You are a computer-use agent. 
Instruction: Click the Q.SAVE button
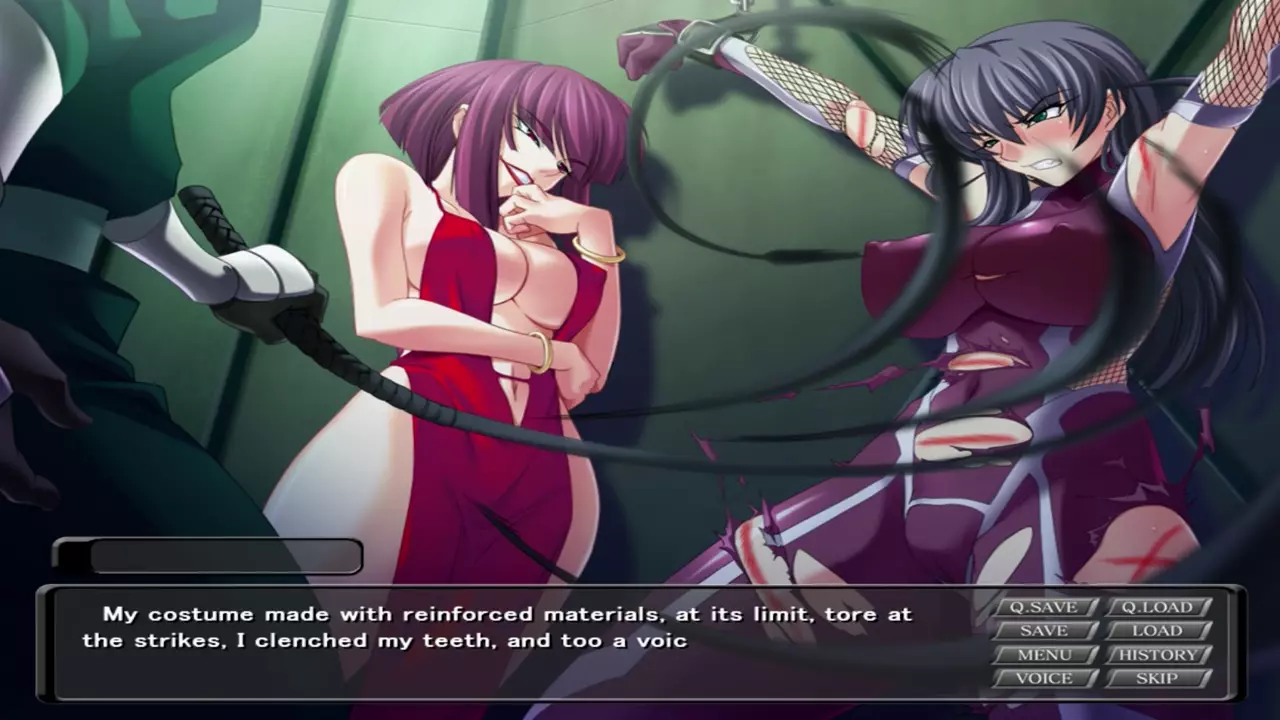pos(1044,607)
